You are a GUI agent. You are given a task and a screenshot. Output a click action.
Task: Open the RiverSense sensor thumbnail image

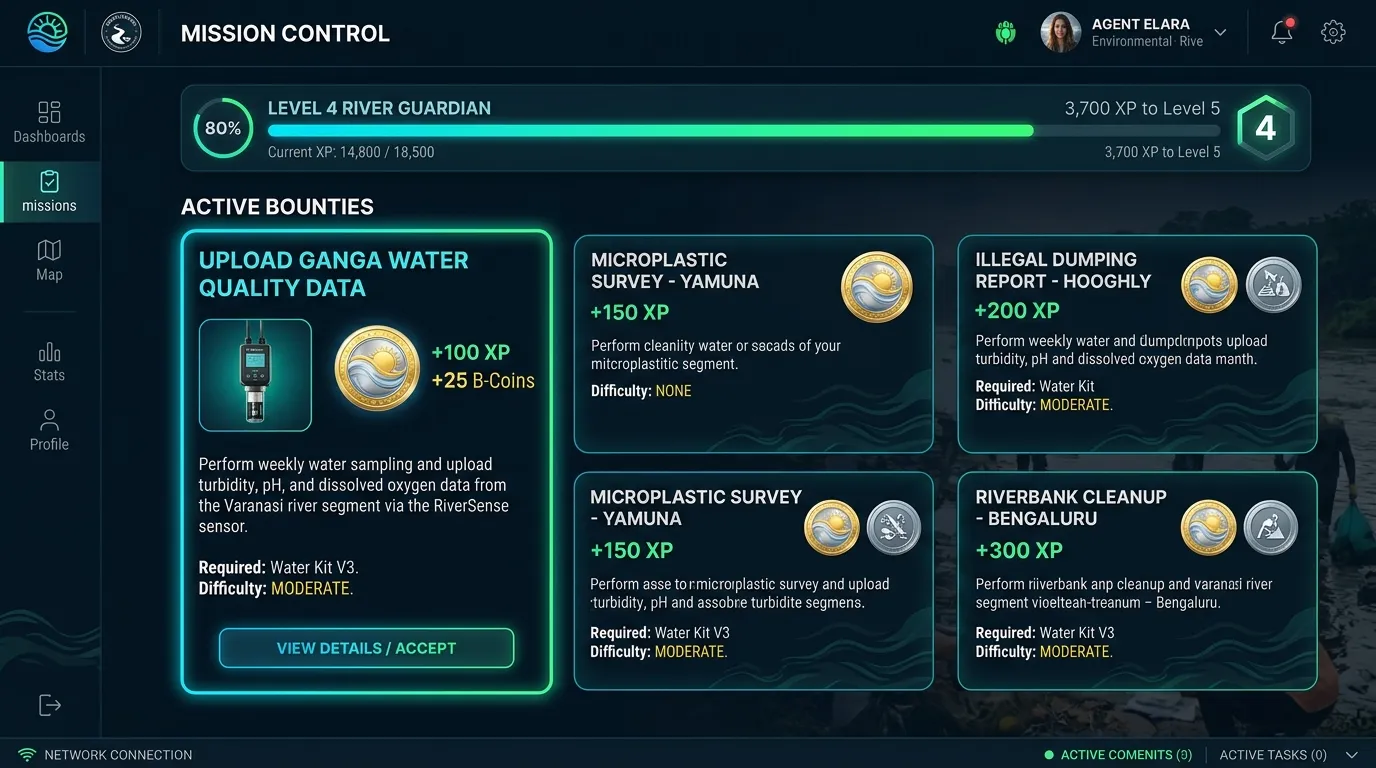[255, 374]
